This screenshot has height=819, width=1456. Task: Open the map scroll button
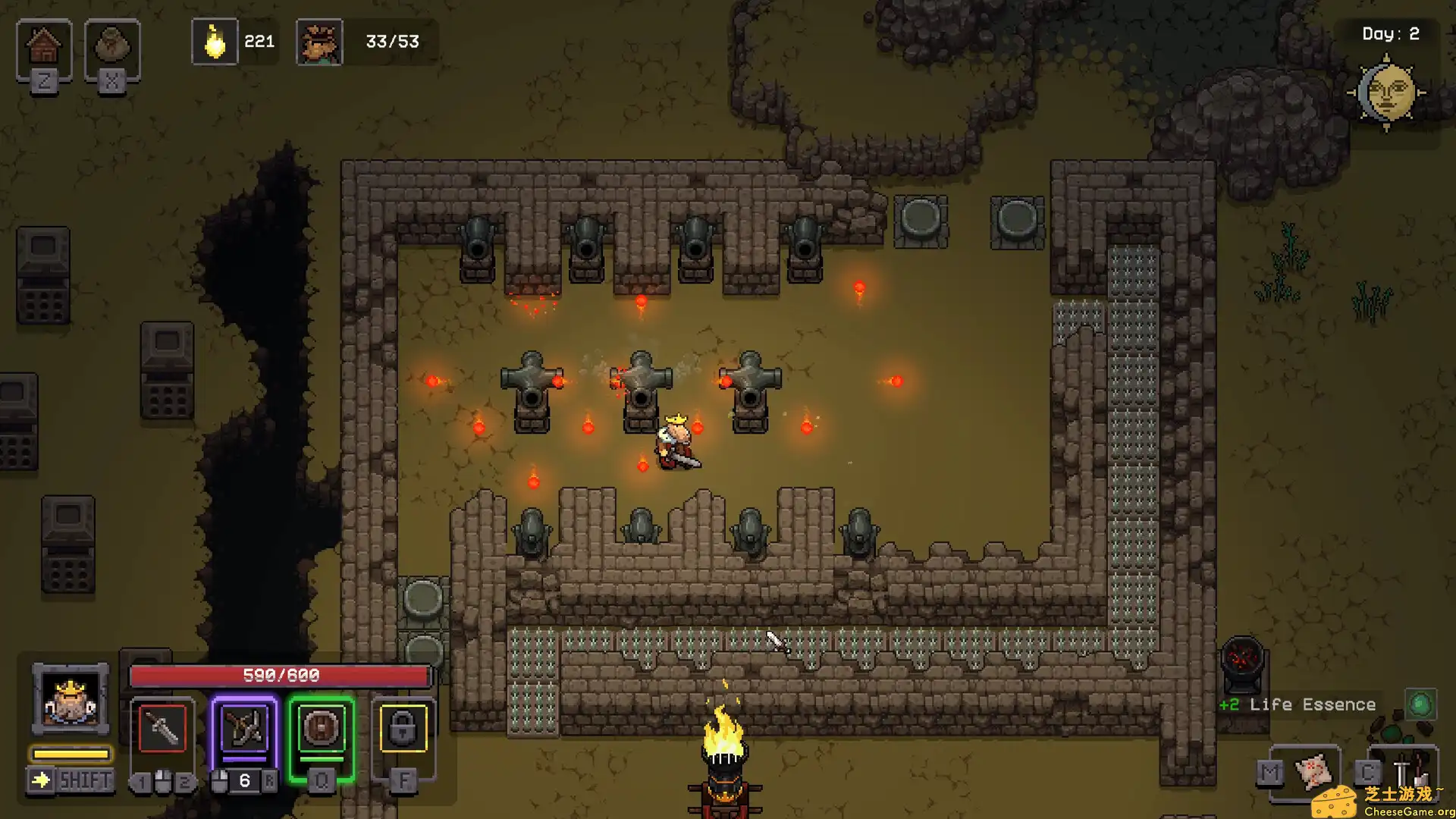click(1313, 772)
